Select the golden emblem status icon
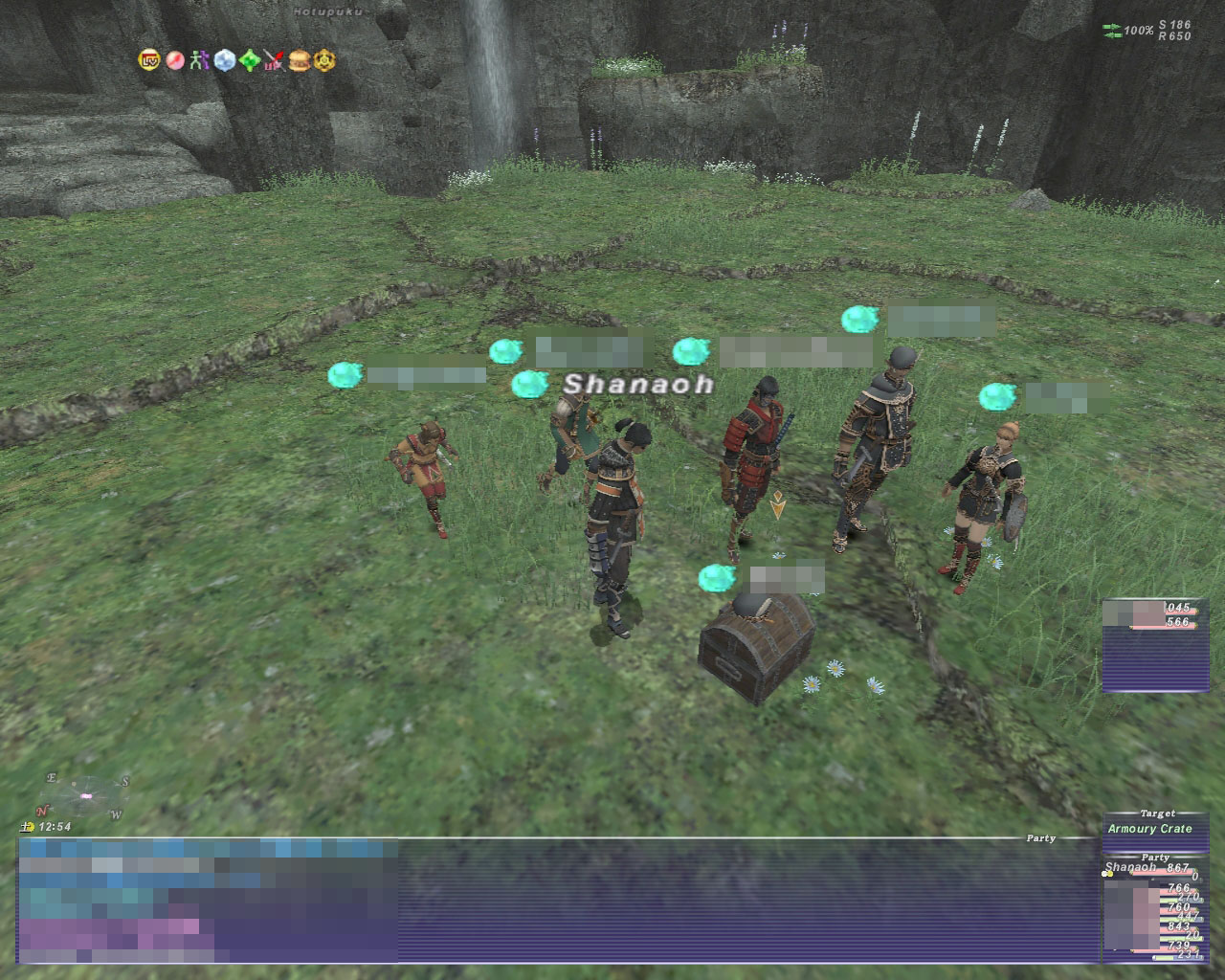Screen dimensions: 1225x980 [325, 60]
